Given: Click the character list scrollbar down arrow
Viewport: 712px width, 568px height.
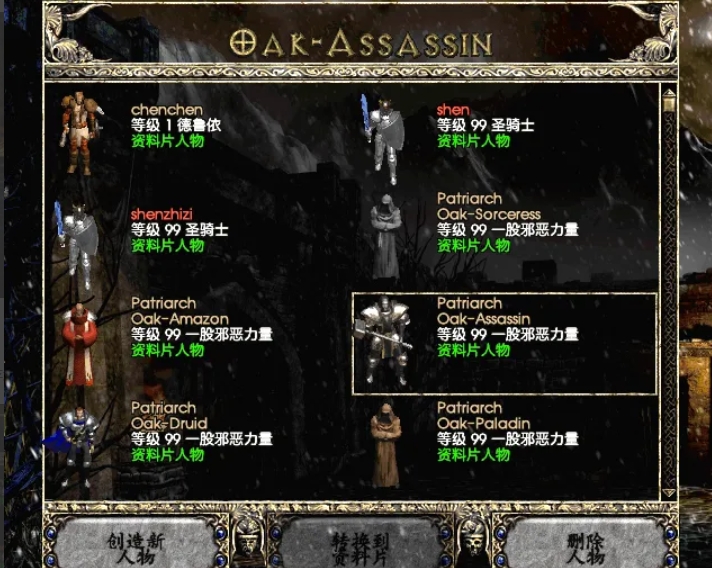Looking at the screenshot, I should point(669,492).
